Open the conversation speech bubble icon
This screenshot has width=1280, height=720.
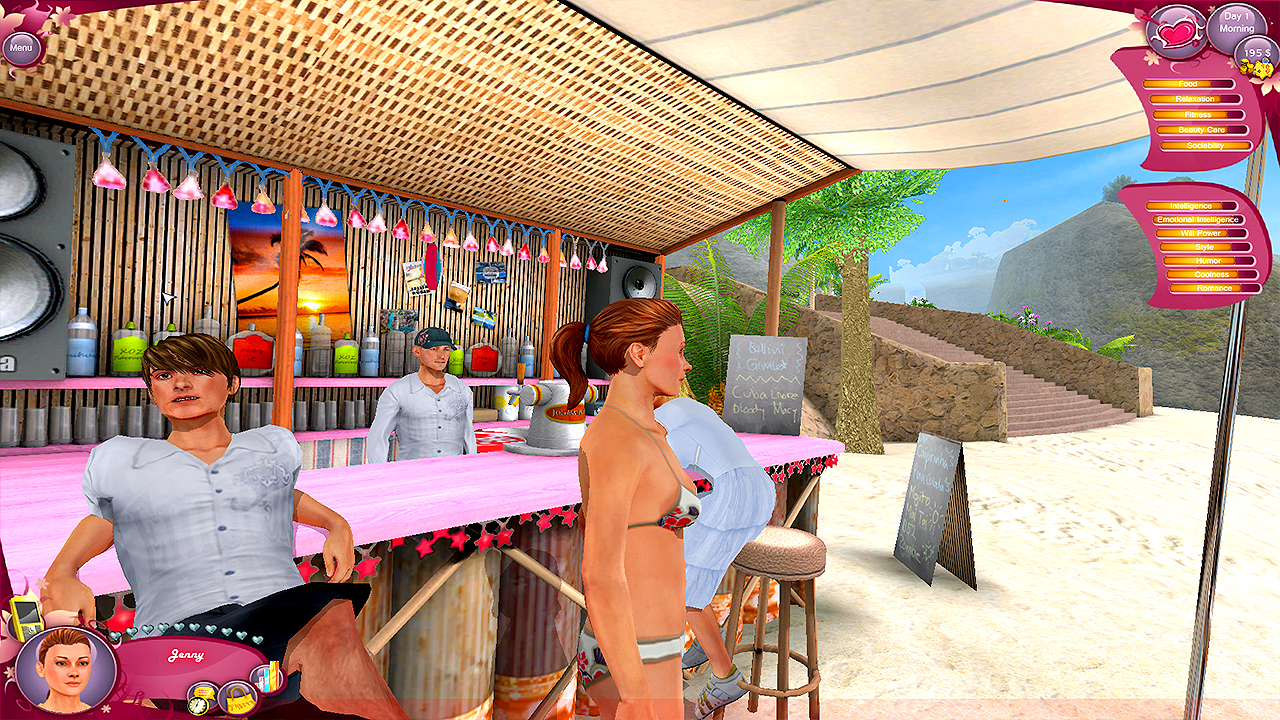pyautogui.click(x=203, y=692)
